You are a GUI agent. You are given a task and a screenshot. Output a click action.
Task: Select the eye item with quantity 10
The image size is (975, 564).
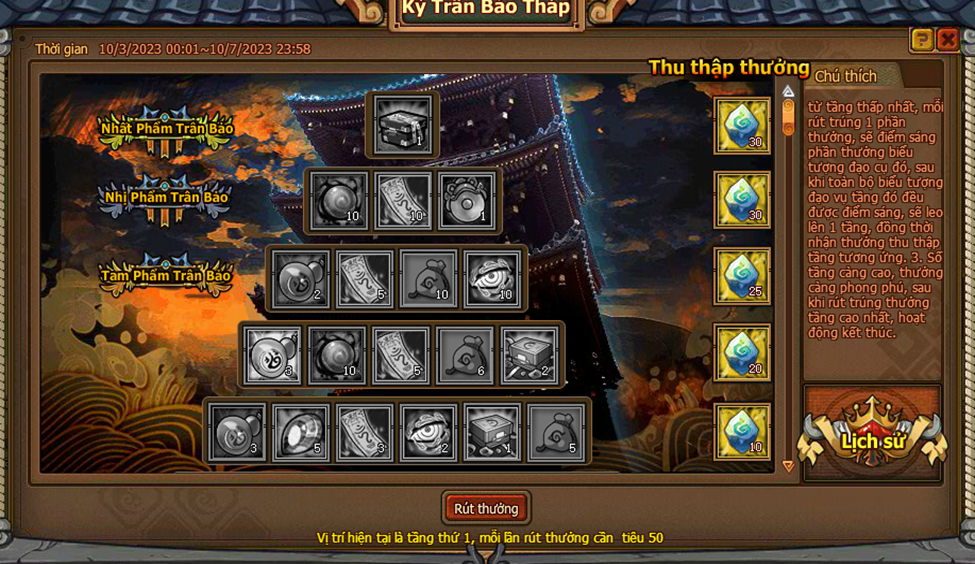click(x=493, y=278)
